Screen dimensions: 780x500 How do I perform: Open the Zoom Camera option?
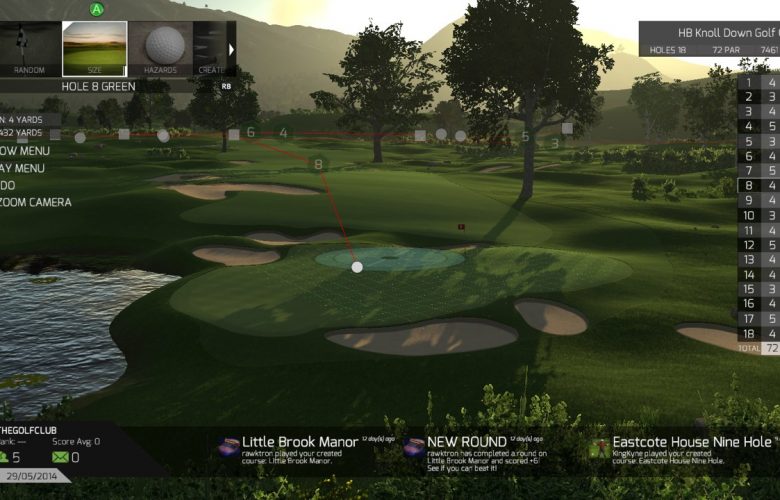[36, 202]
